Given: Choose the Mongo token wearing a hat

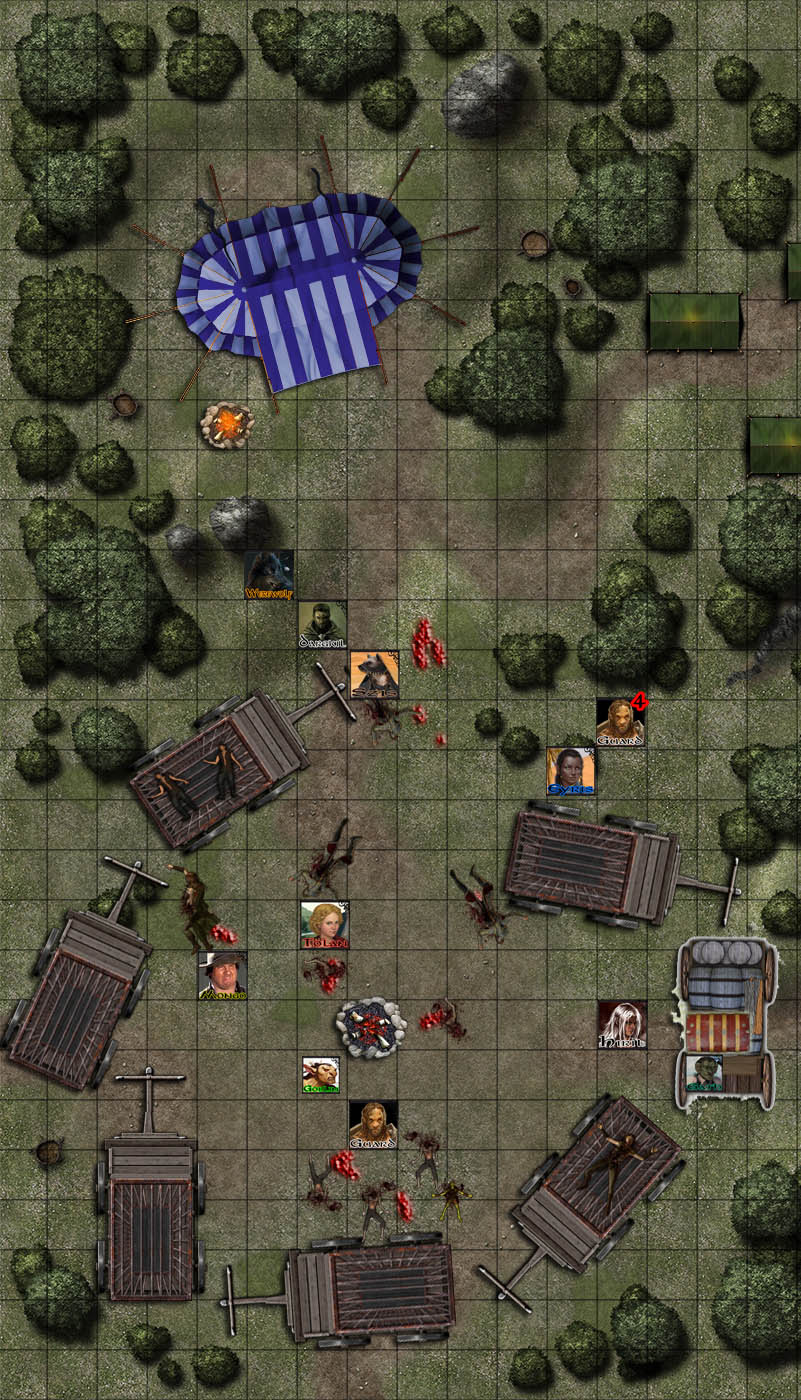Looking at the screenshot, I should (222, 975).
